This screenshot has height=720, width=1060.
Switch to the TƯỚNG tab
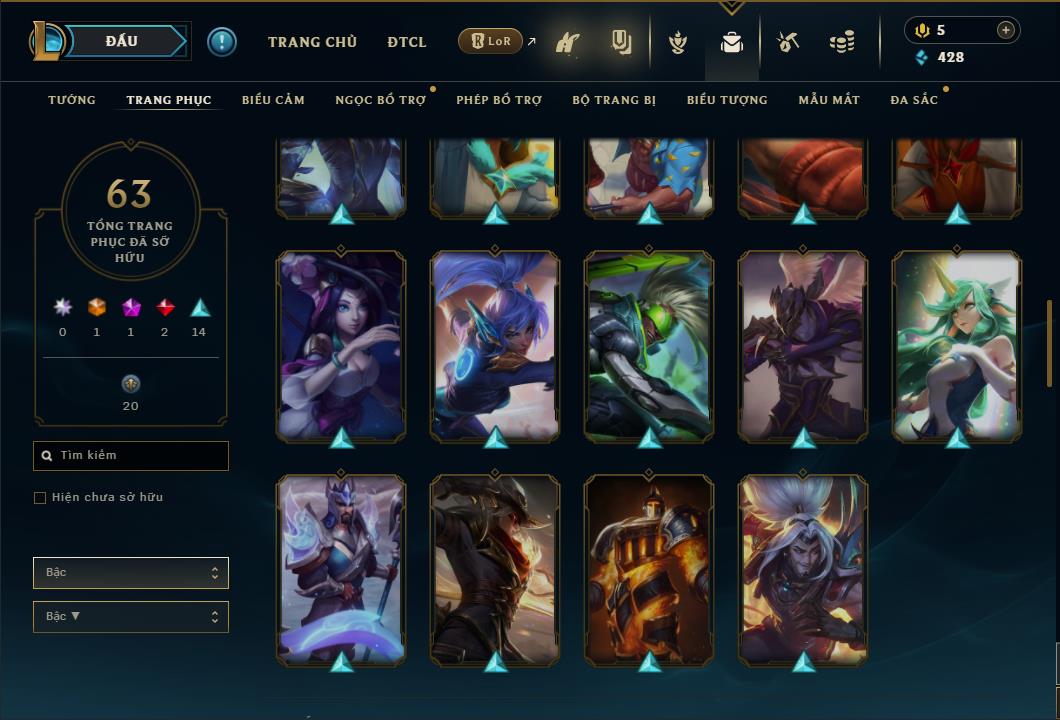72,100
